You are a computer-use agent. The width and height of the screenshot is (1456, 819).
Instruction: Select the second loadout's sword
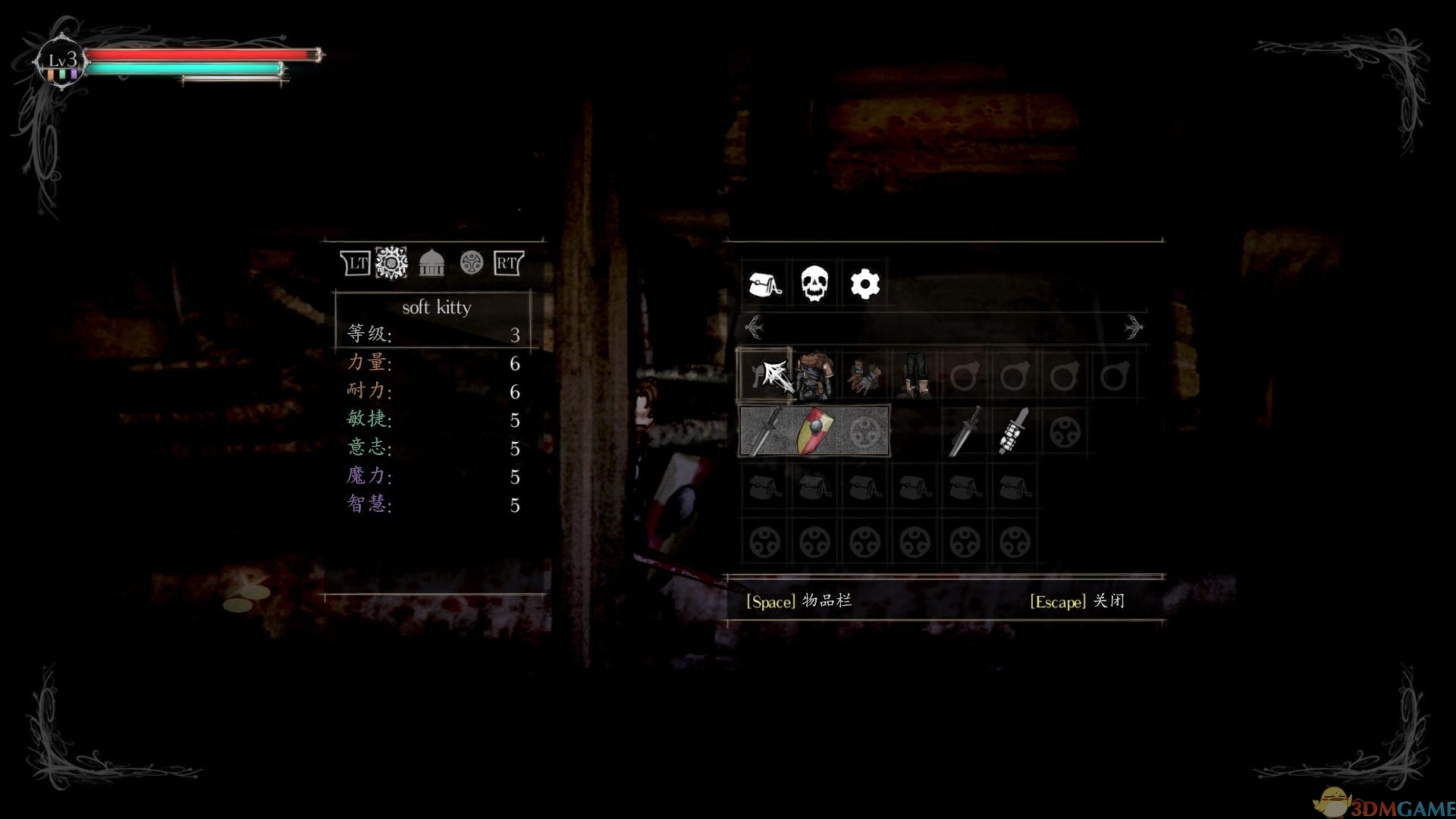pyautogui.click(x=965, y=431)
